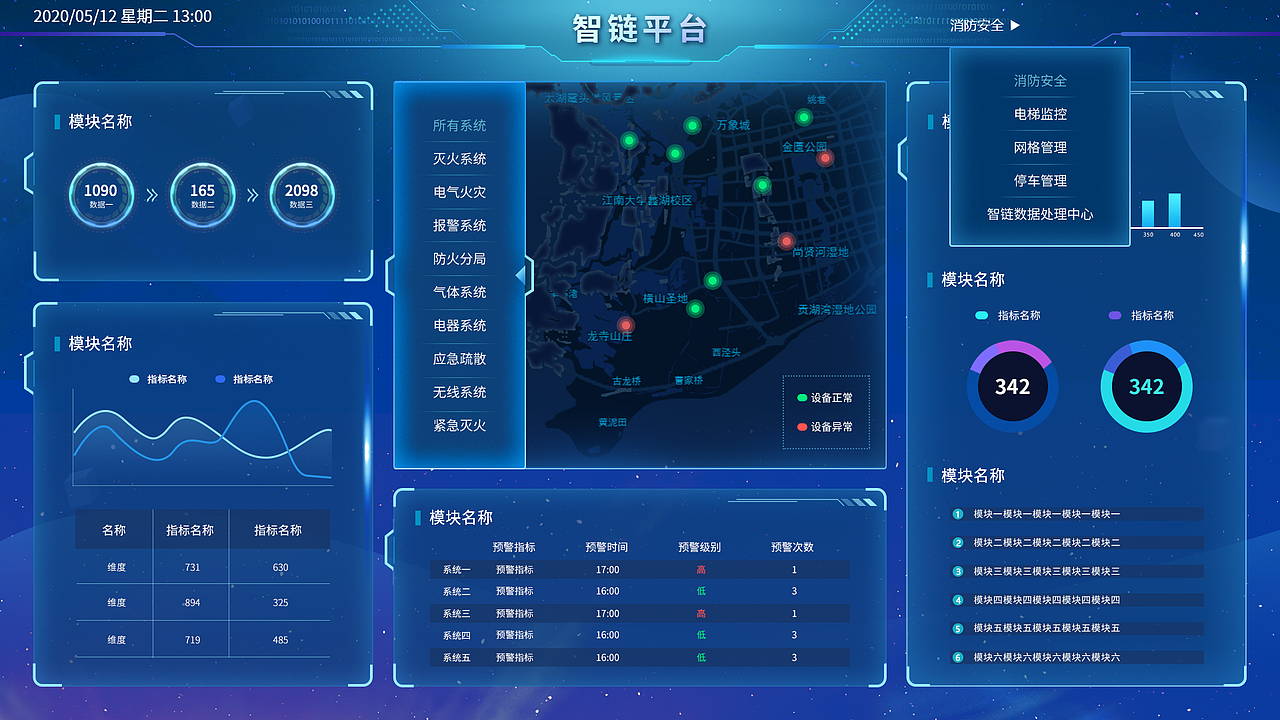Collapse the system list using the blue chevron

[x=523, y=273]
